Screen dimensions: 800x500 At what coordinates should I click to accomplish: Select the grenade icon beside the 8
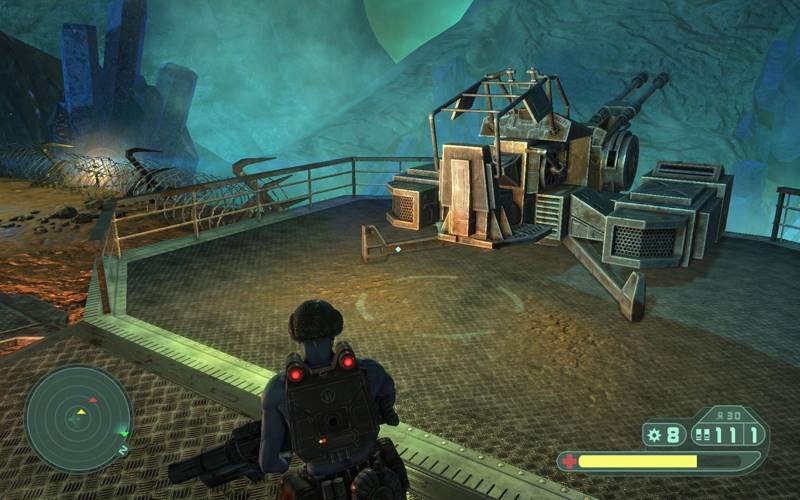[x=655, y=435]
